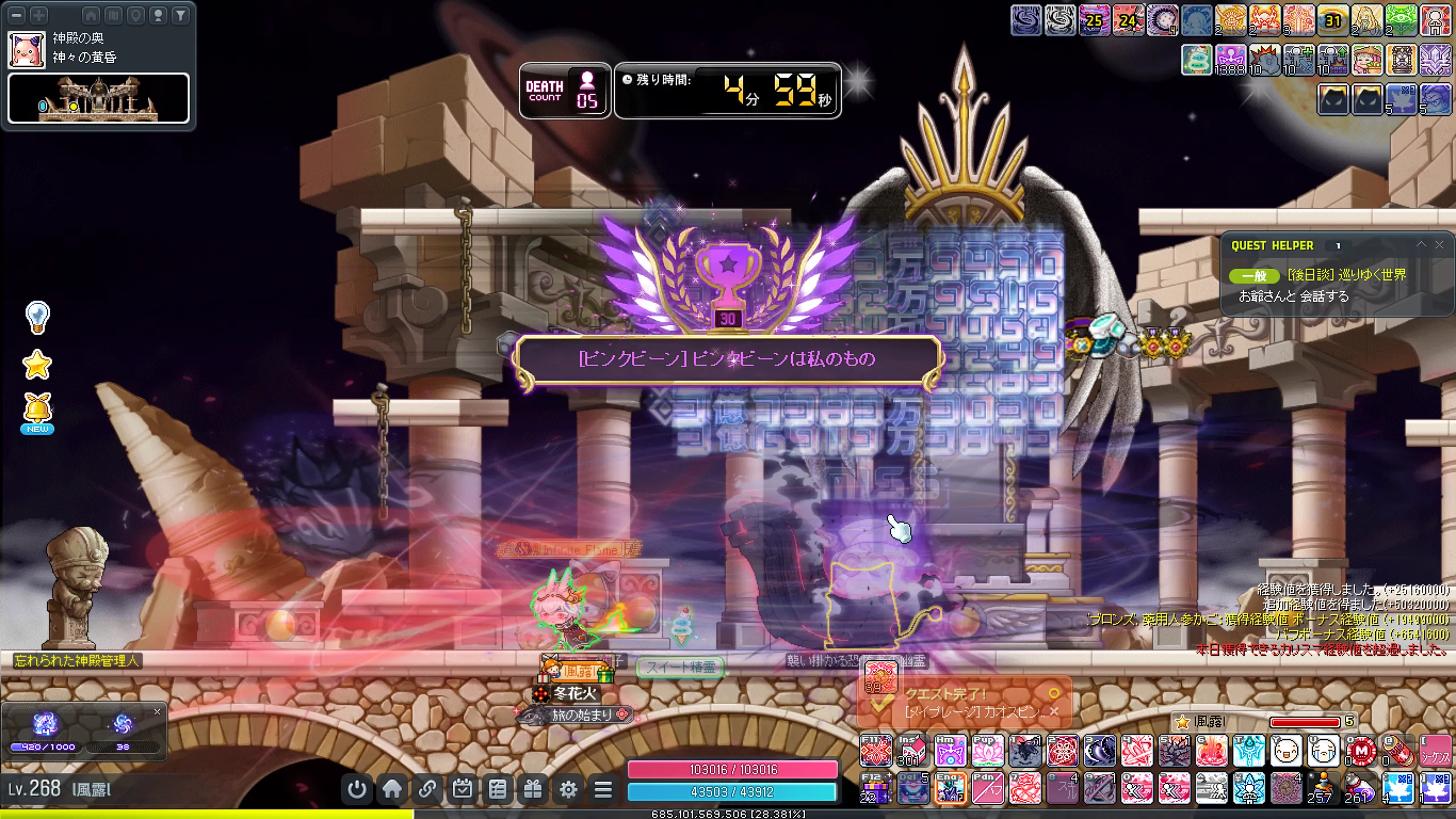Open the golden bell NEW notification
Screen dimensions: 1456x819
pyautogui.click(x=38, y=412)
